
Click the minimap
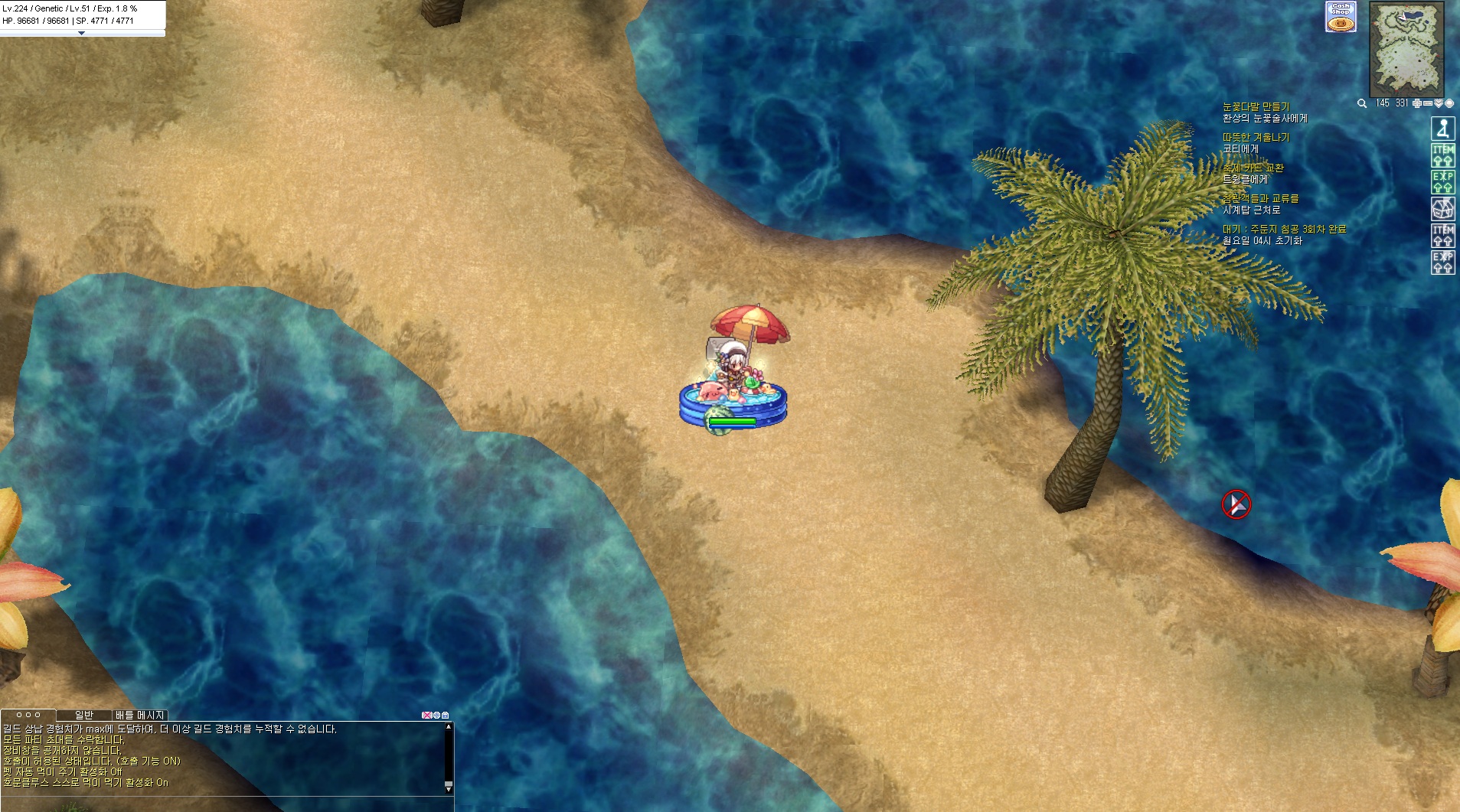point(1406,49)
